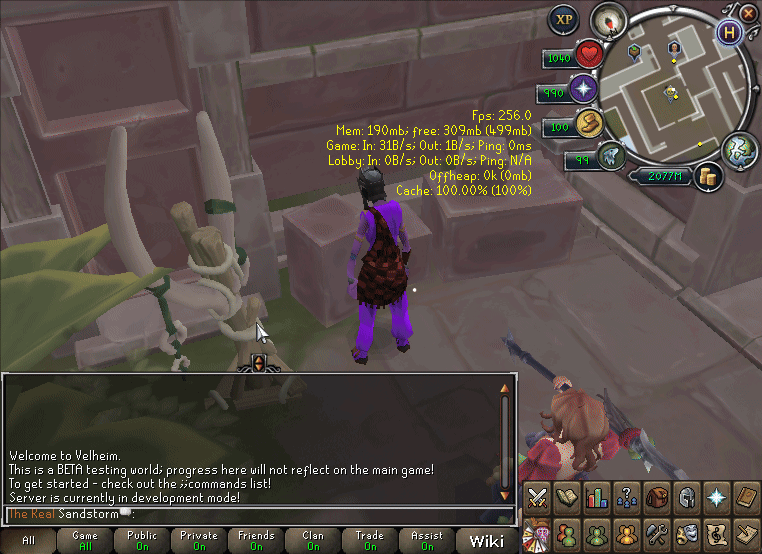Show the skills bar chart tab
Image resolution: width=762 pixels, height=554 pixels.
click(597, 496)
